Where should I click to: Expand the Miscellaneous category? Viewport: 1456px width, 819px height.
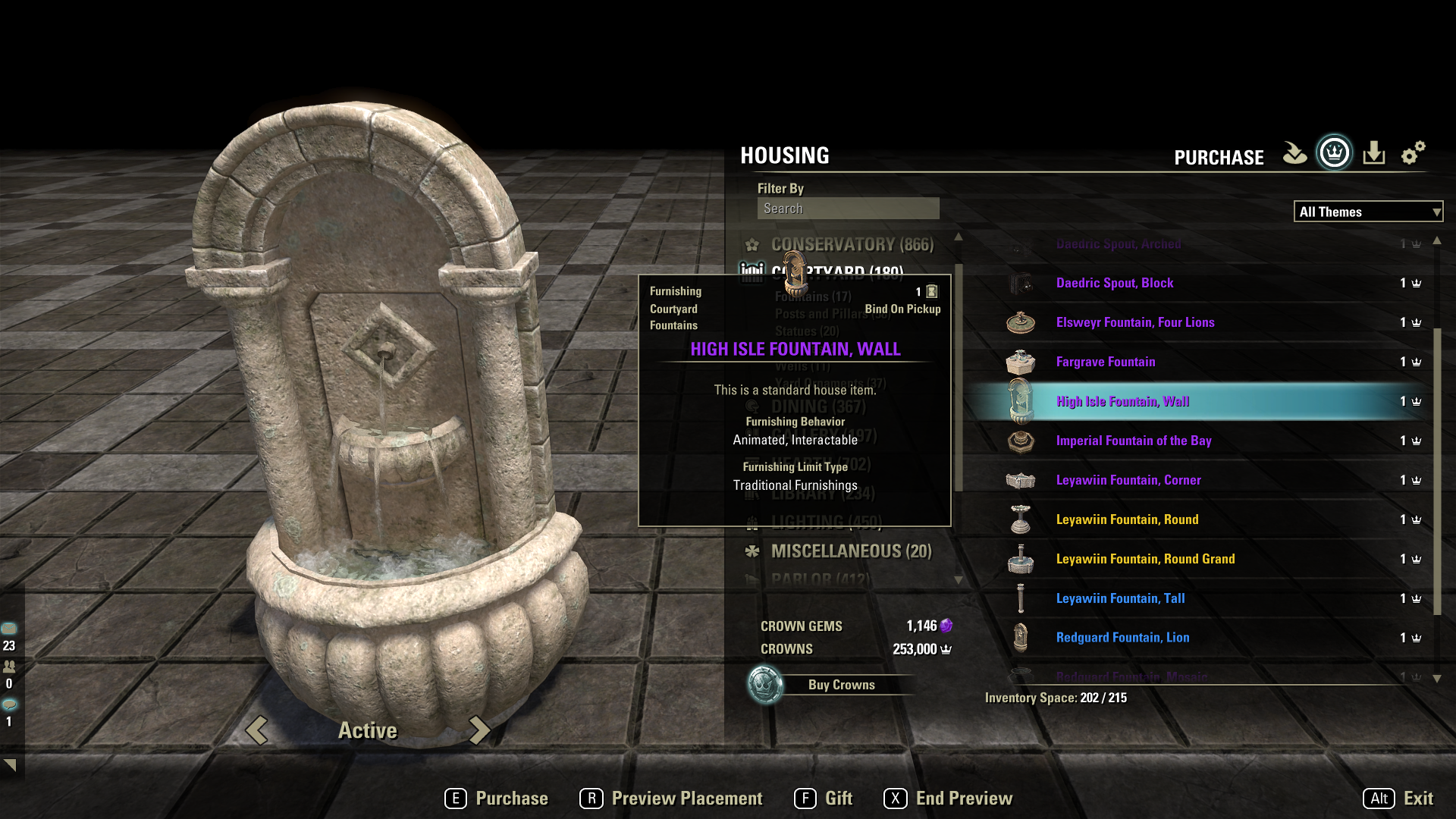(x=851, y=551)
